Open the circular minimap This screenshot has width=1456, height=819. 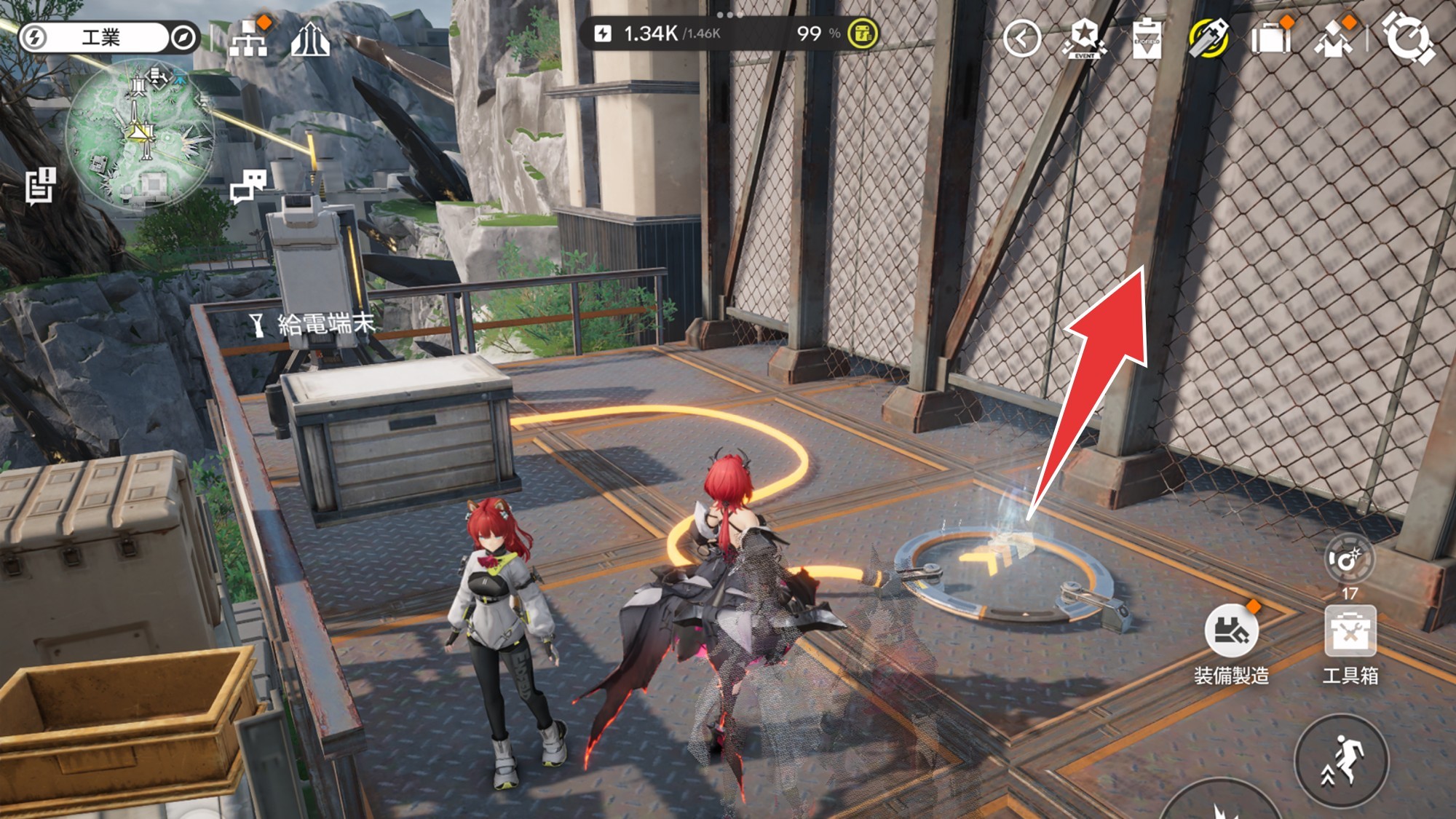140,133
